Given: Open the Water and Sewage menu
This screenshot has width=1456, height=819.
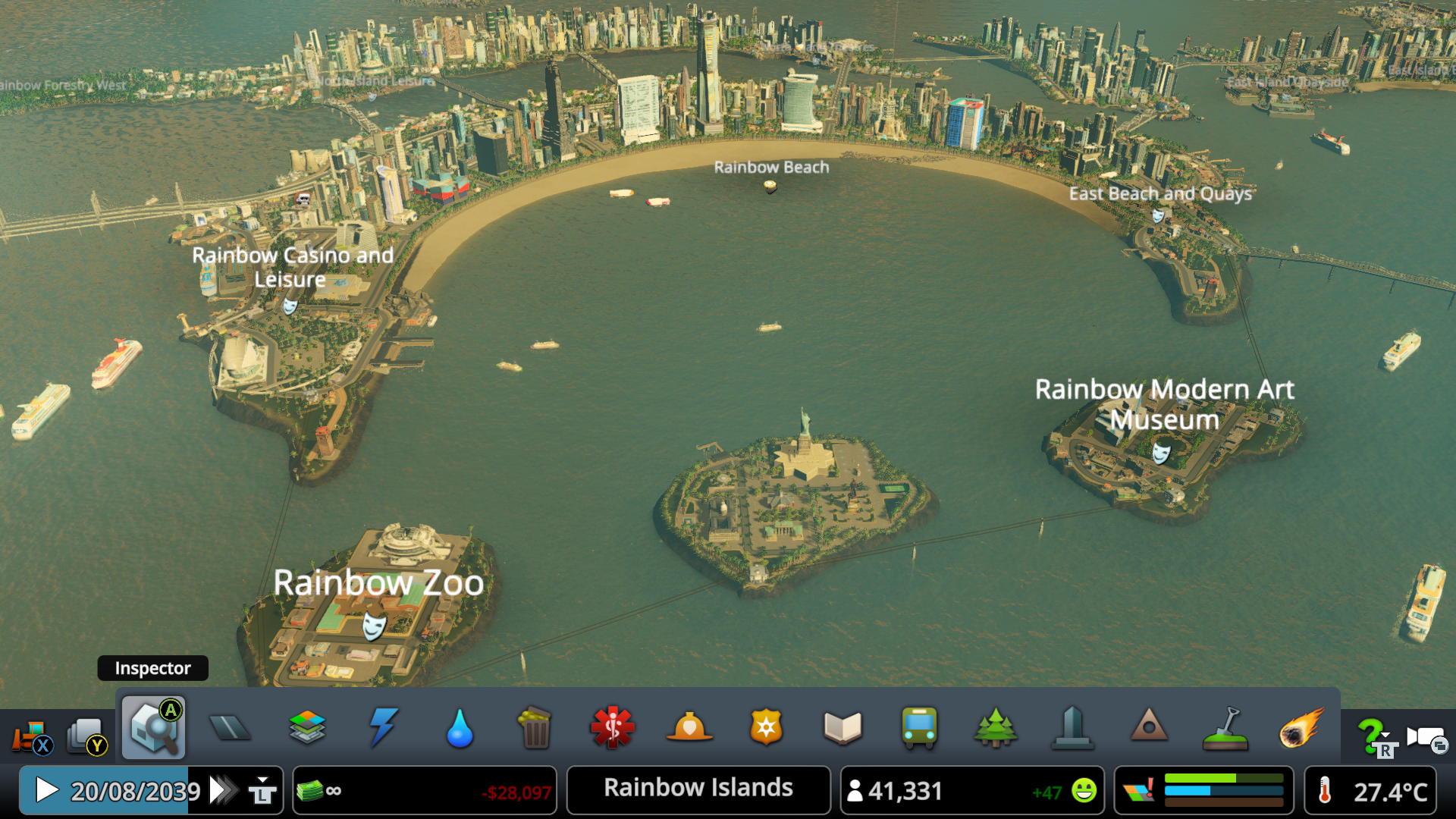Looking at the screenshot, I should 460,726.
